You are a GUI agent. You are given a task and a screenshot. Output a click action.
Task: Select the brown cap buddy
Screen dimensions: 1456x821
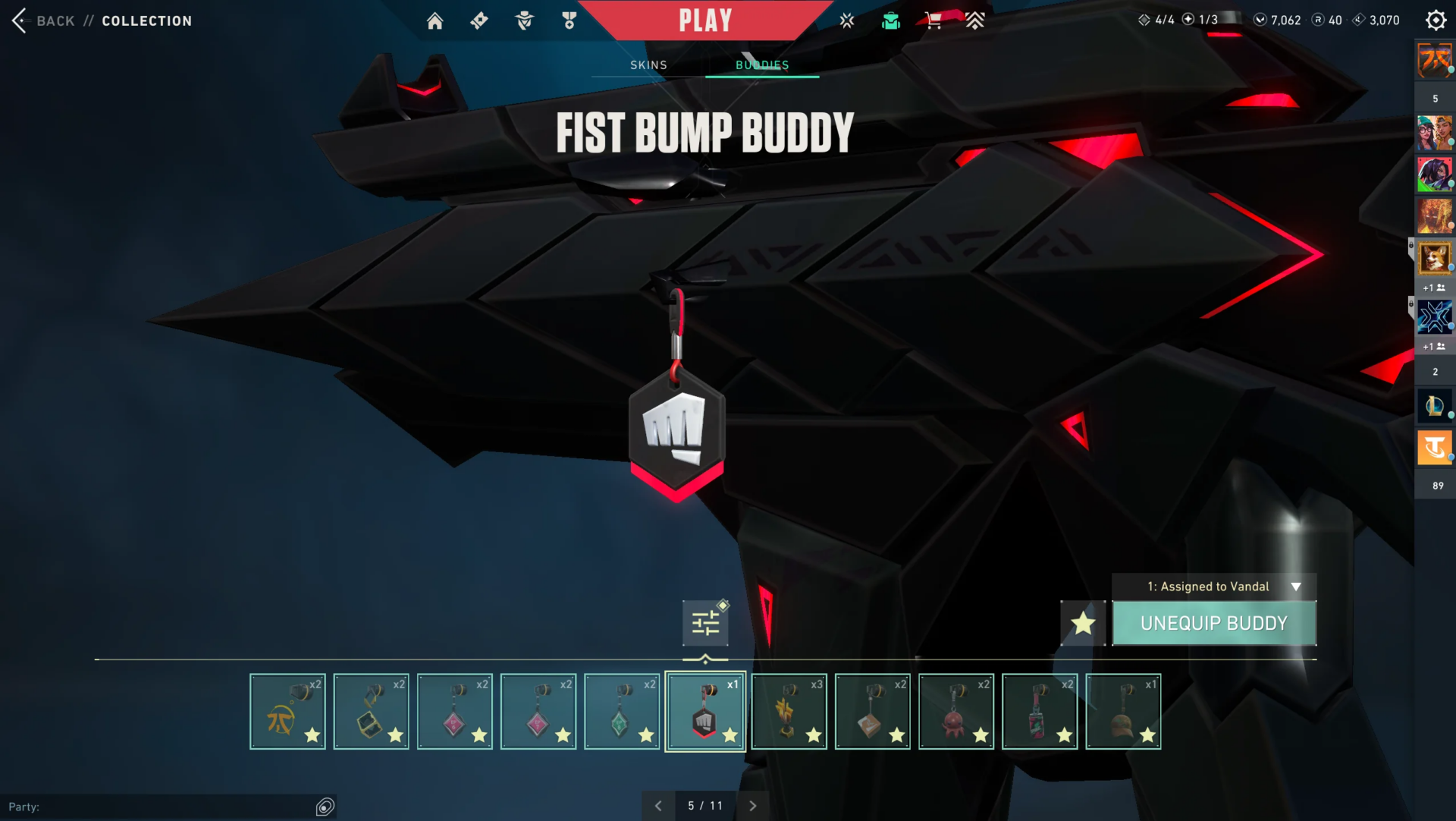click(1123, 712)
